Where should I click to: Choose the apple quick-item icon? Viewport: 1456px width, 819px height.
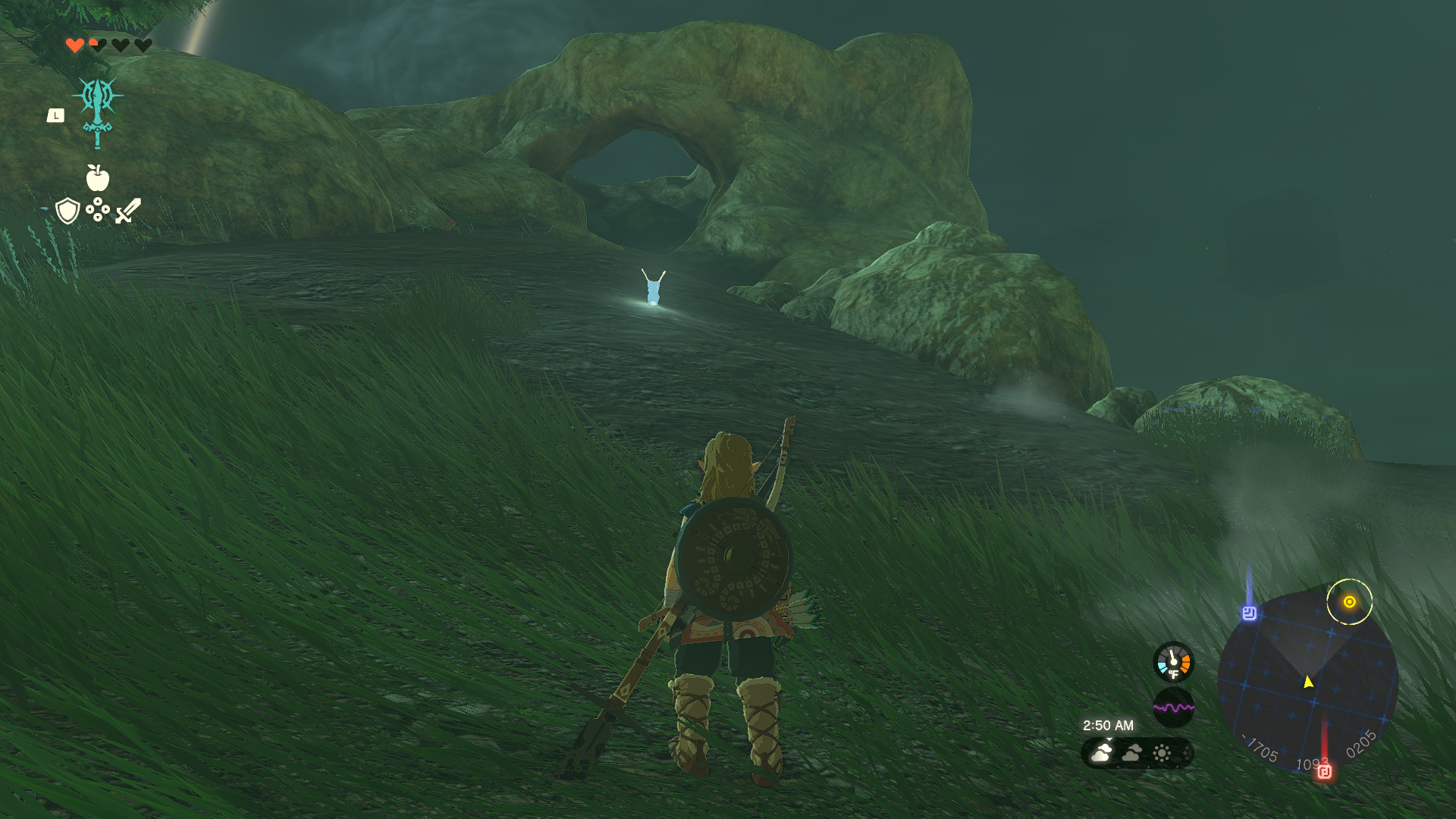pyautogui.click(x=98, y=179)
